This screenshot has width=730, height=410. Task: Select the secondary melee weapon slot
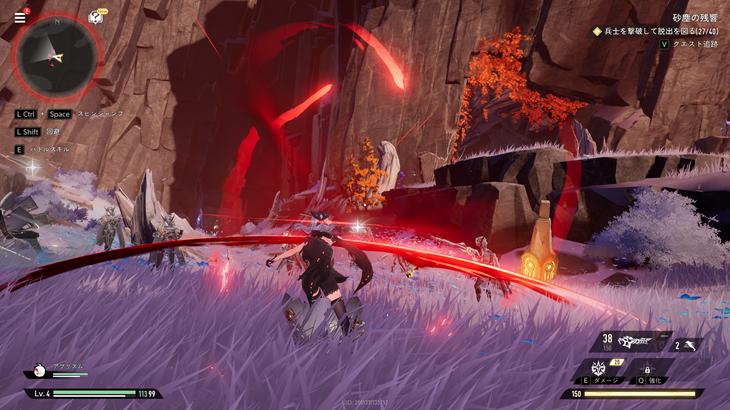(688, 345)
